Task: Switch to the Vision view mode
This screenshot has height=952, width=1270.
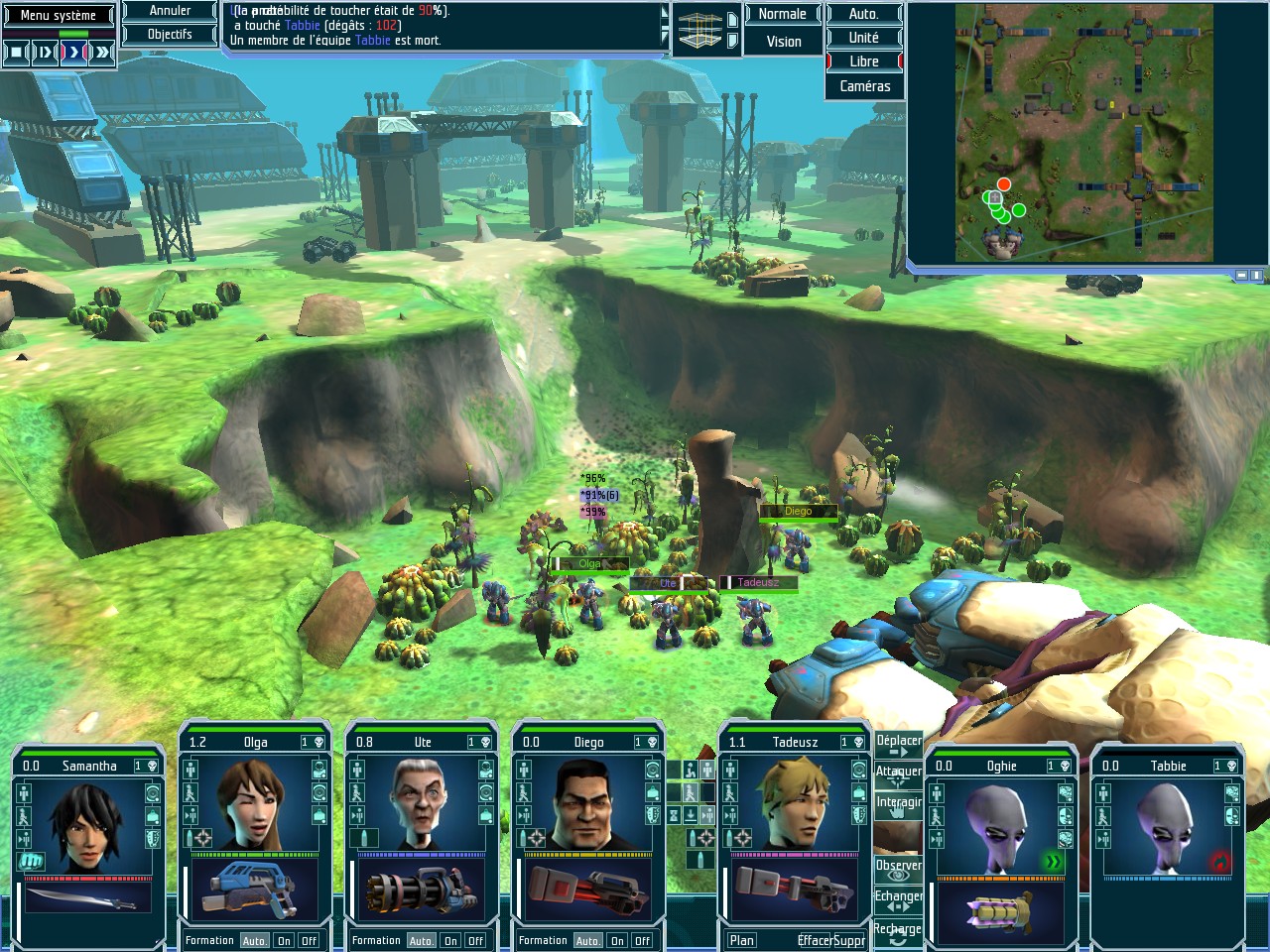Action: click(783, 42)
